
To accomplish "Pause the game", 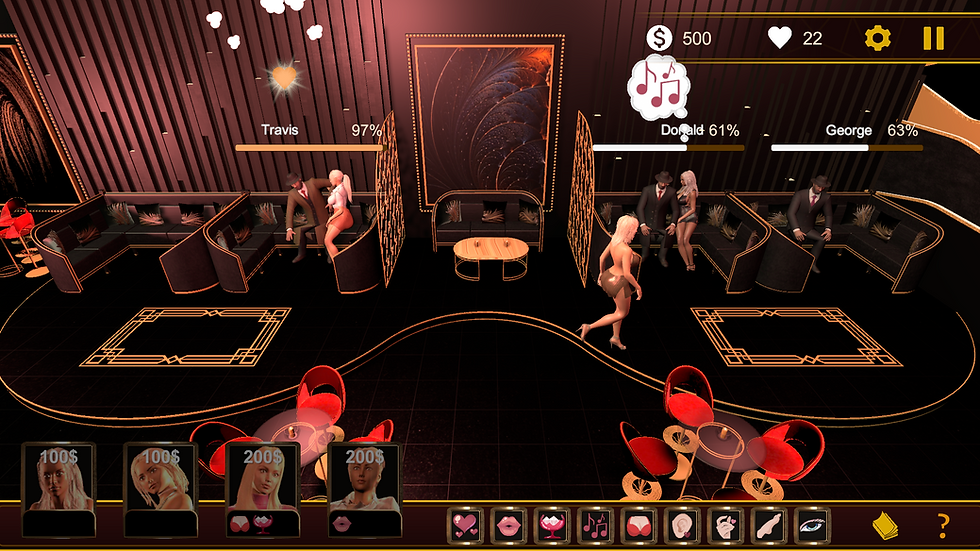I will click(x=933, y=39).
